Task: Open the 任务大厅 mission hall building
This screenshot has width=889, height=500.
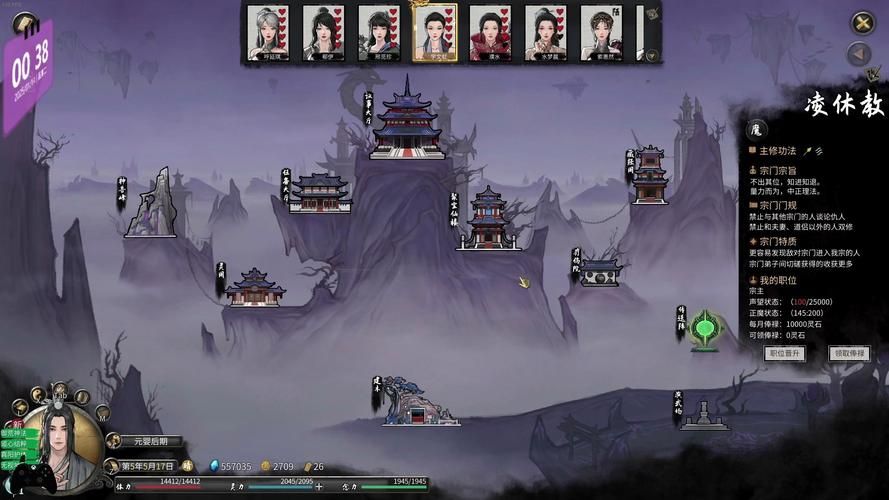Action: tap(319, 192)
